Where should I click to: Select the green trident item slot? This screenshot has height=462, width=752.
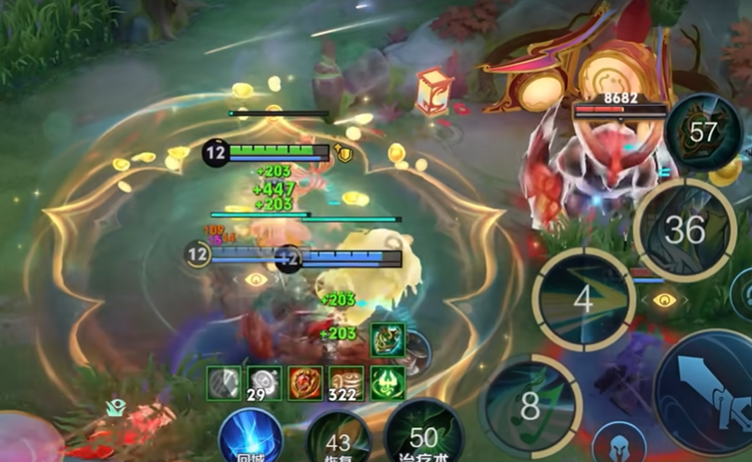pyautogui.click(x=387, y=382)
